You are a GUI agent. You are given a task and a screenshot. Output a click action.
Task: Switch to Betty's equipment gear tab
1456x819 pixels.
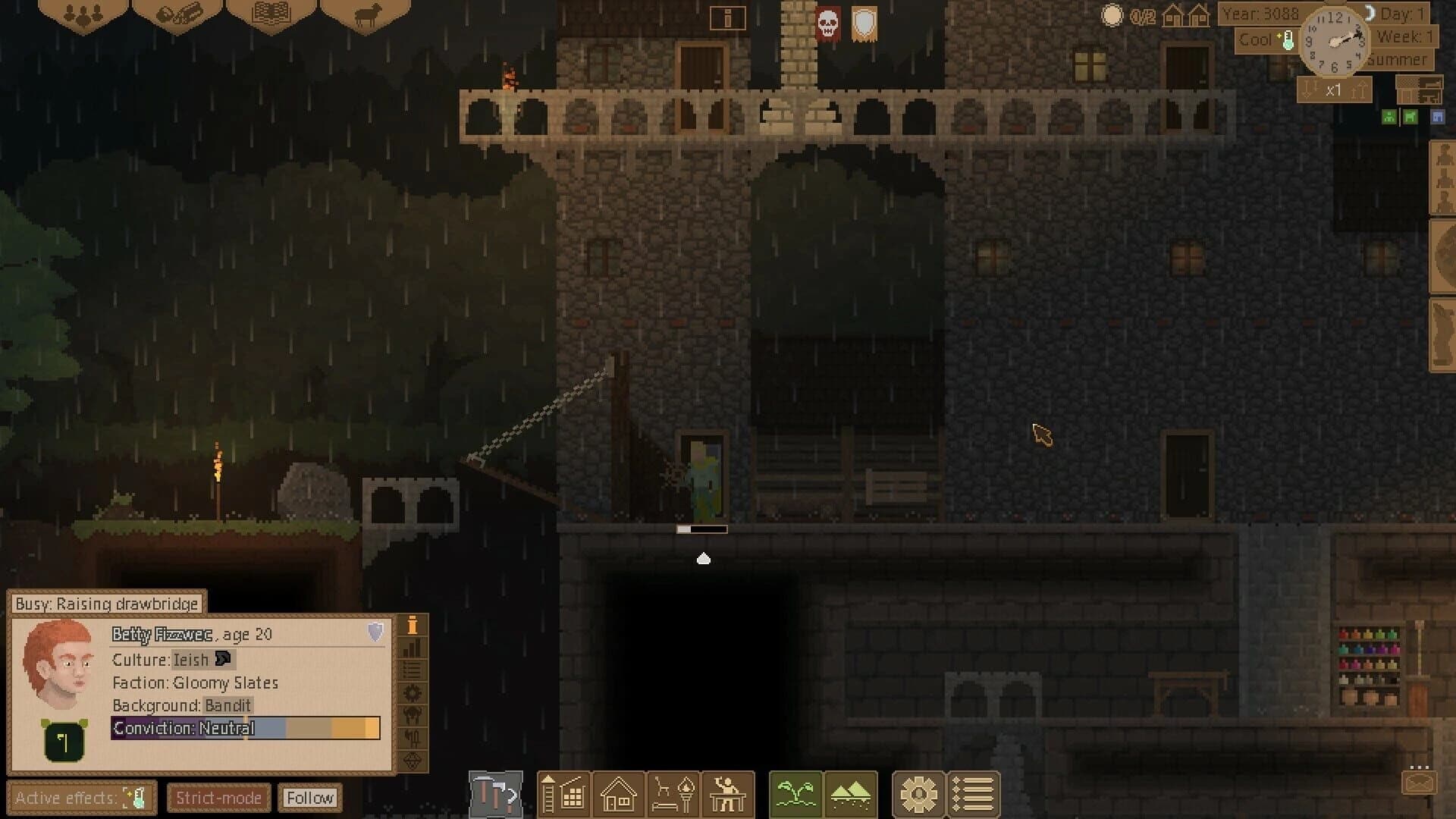[412, 691]
